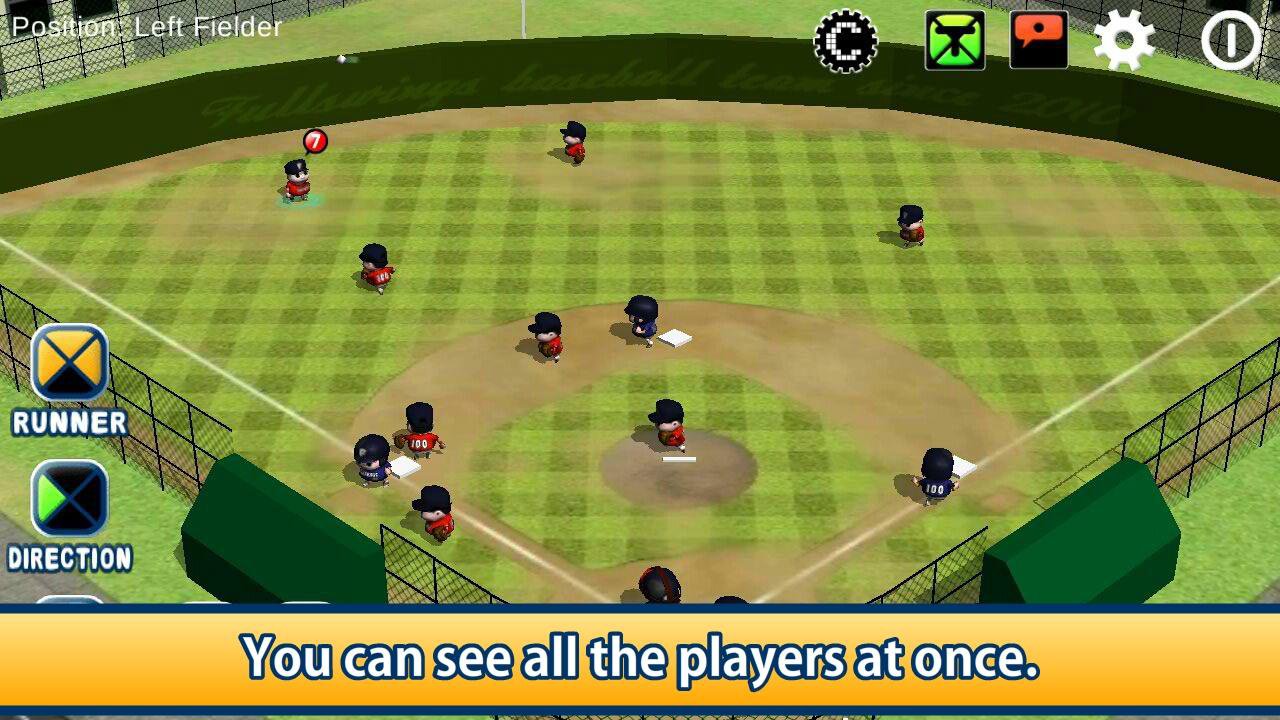Image resolution: width=1280 pixels, height=720 pixels.
Task: Tap the fielder at first base holding the bag
Action: pyautogui.click(x=935, y=480)
